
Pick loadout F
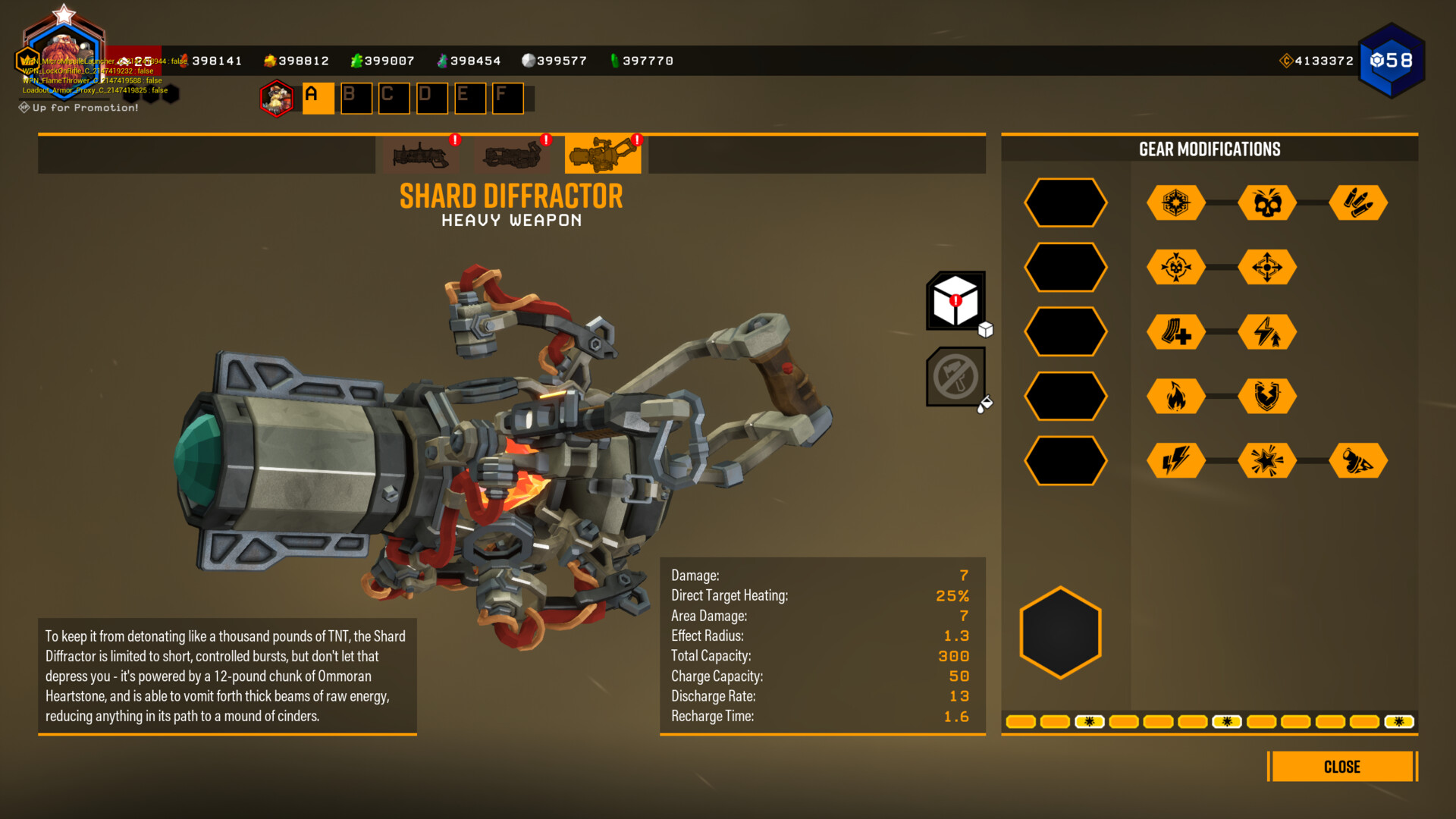(x=508, y=99)
